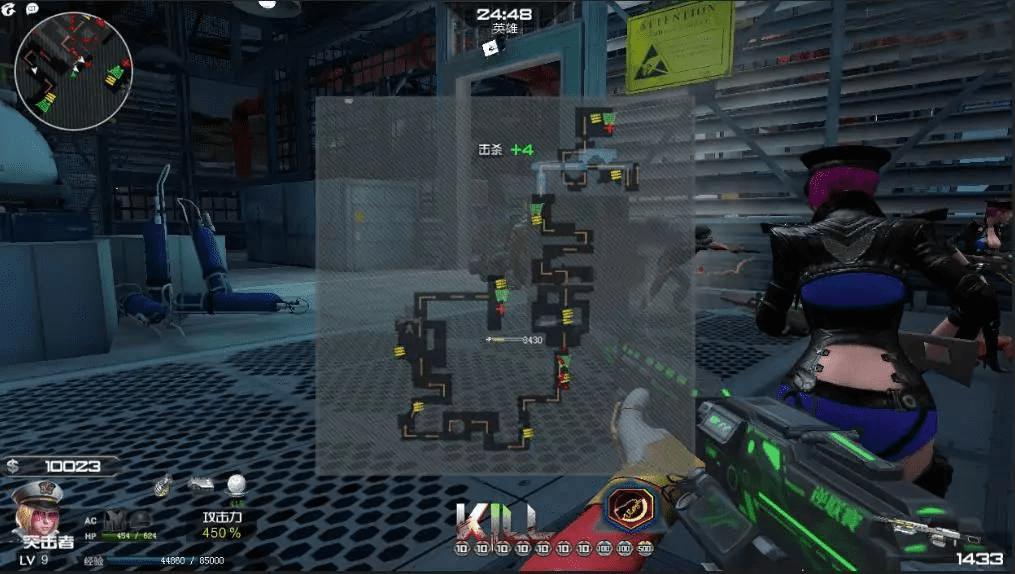
Task: Click the circular minimap
Action: (73, 70)
